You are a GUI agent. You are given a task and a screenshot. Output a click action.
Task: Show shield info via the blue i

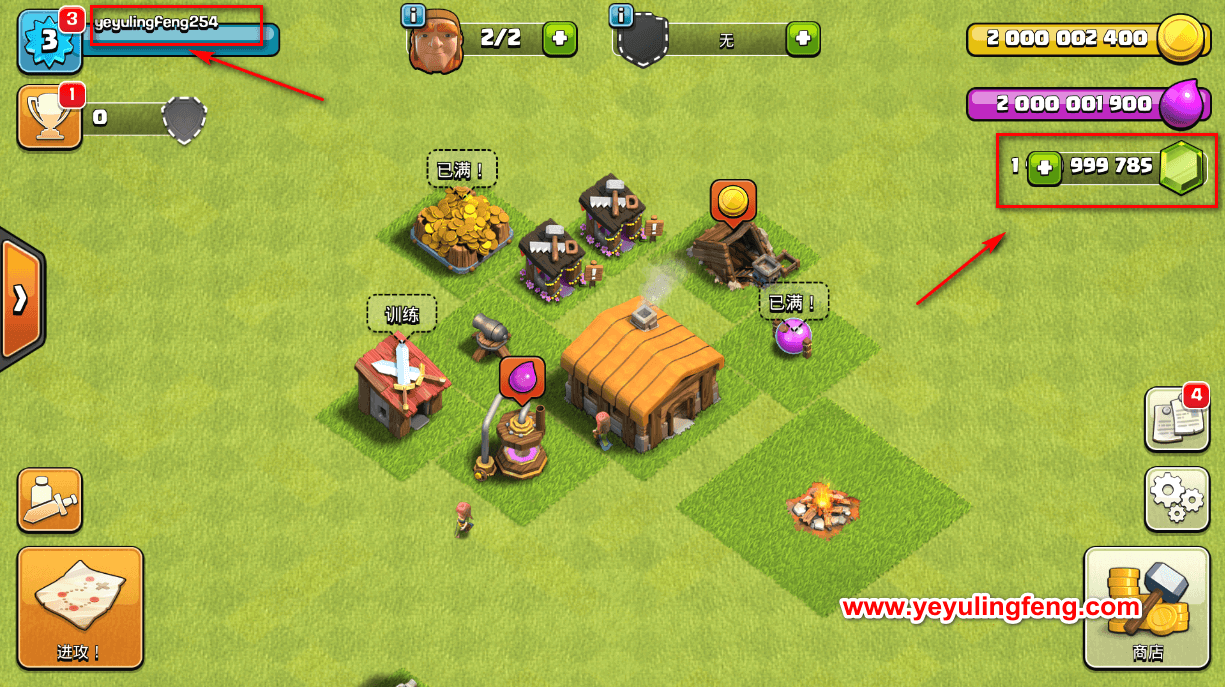pyautogui.click(x=621, y=15)
